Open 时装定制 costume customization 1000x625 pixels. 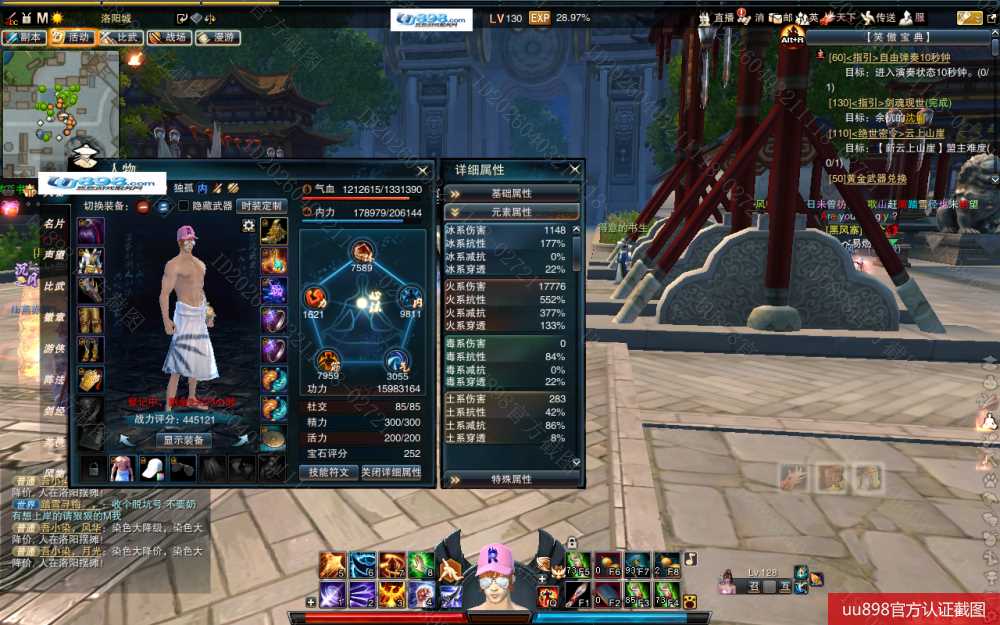263,206
